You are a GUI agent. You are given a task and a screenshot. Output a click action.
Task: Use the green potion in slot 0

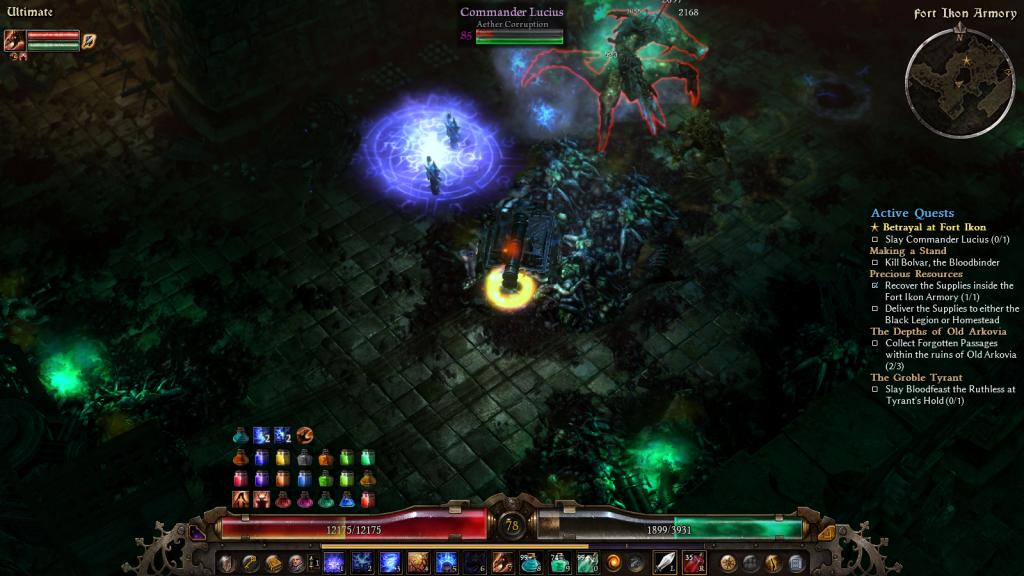pyautogui.click(x=587, y=563)
